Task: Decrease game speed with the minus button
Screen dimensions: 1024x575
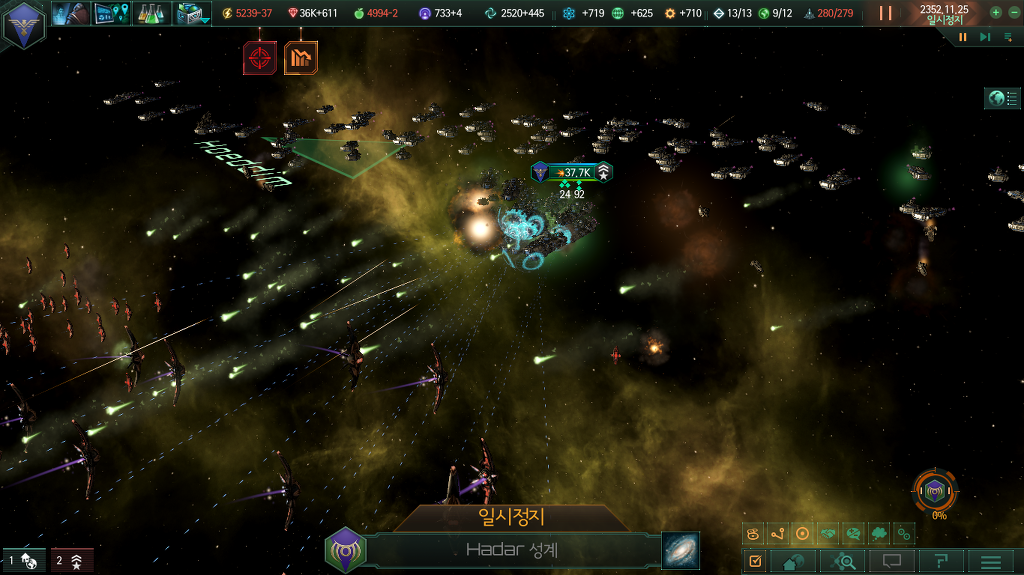Action: (1012, 13)
